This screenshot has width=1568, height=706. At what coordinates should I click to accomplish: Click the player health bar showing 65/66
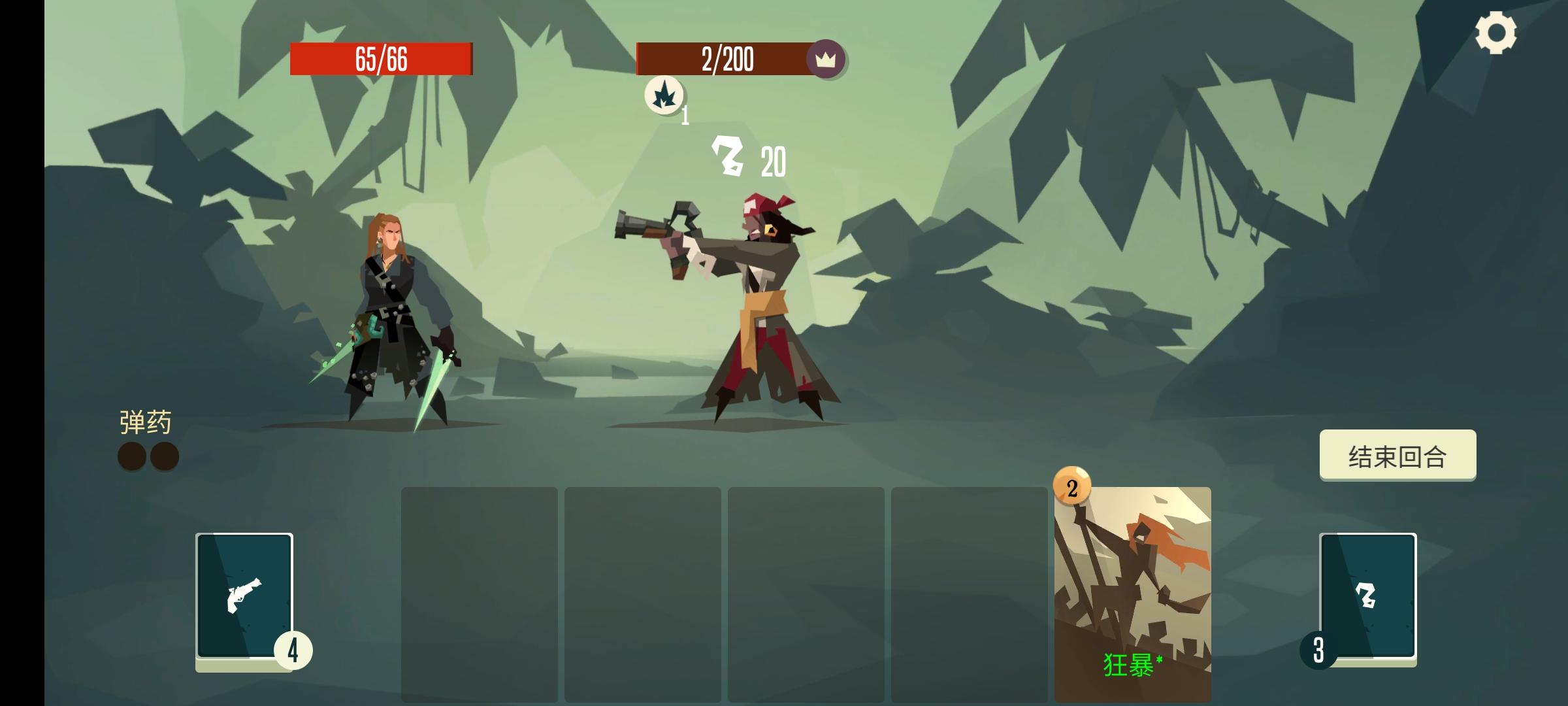click(x=382, y=58)
